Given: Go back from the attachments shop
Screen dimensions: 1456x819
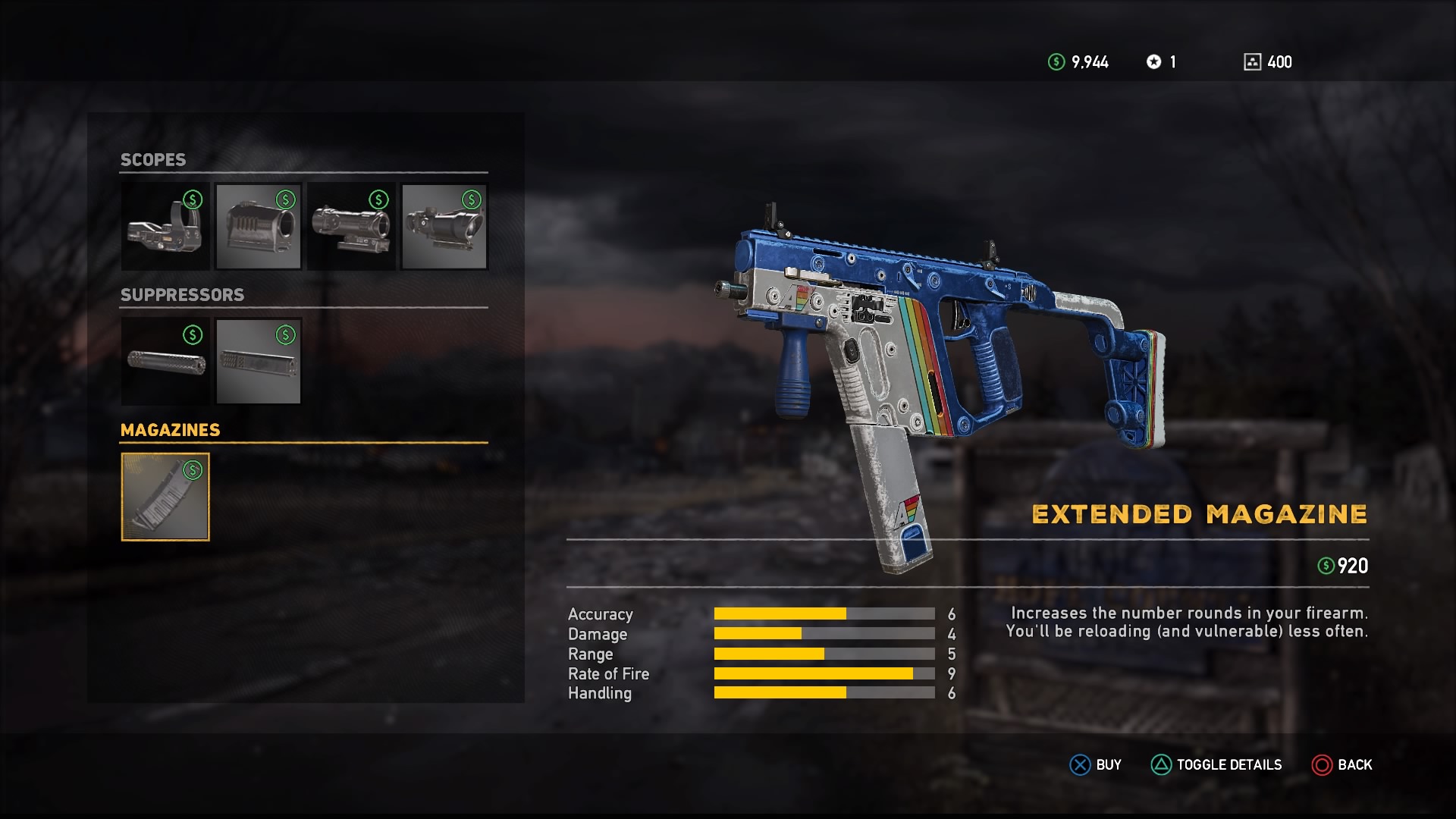Looking at the screenshot, I should [1342, 764].
